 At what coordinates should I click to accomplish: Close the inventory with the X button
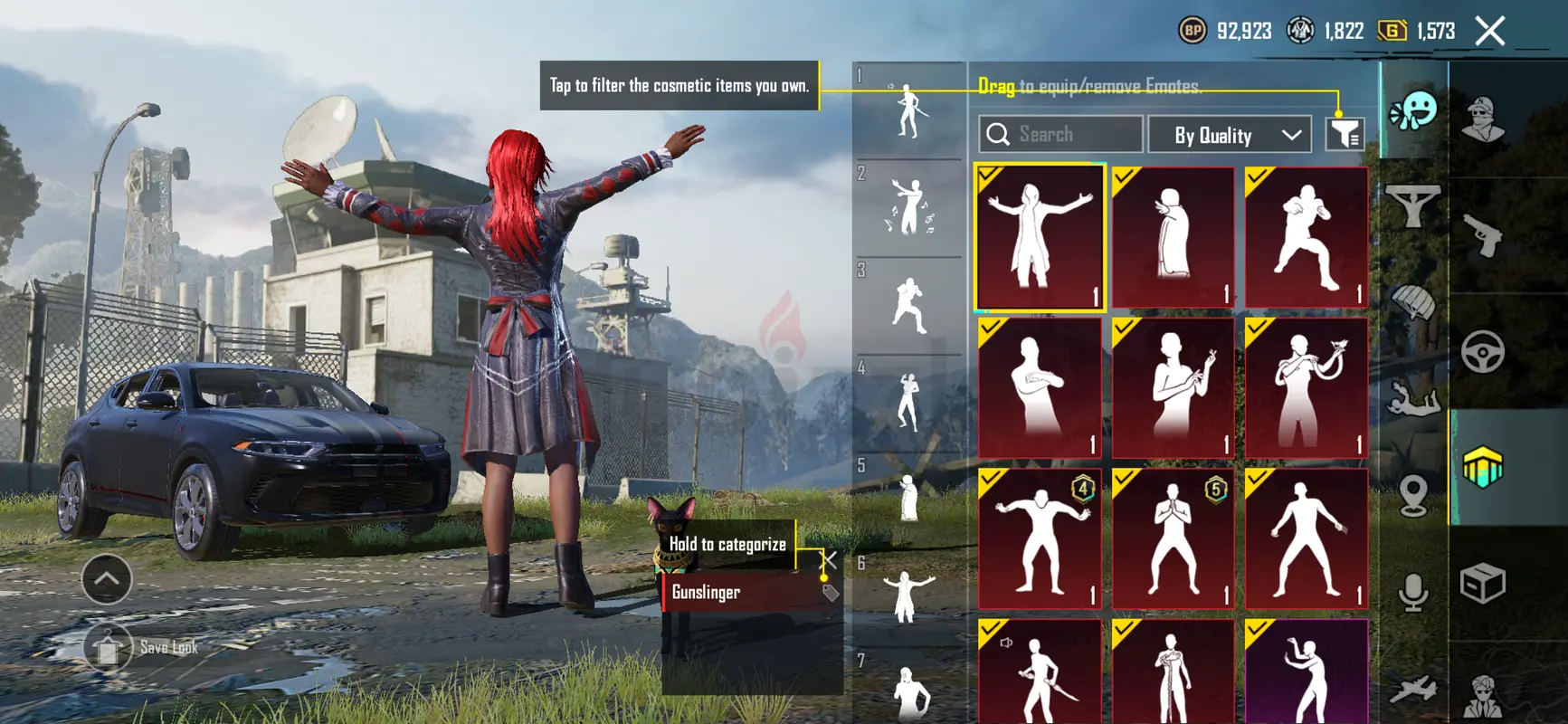pos(1489,31)
